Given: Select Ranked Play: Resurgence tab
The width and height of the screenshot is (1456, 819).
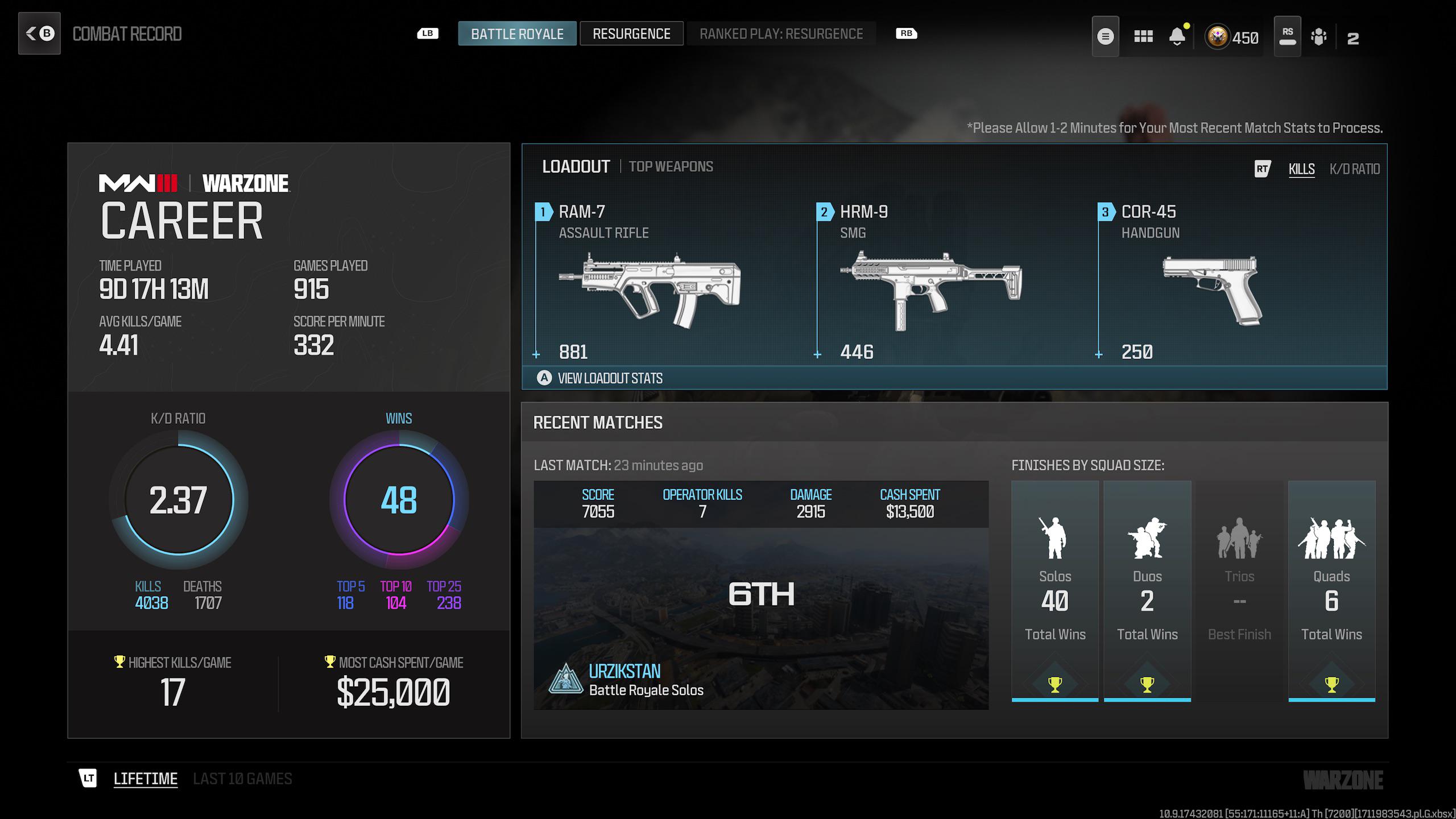Looking at the screenshot, I should (781, 34).
